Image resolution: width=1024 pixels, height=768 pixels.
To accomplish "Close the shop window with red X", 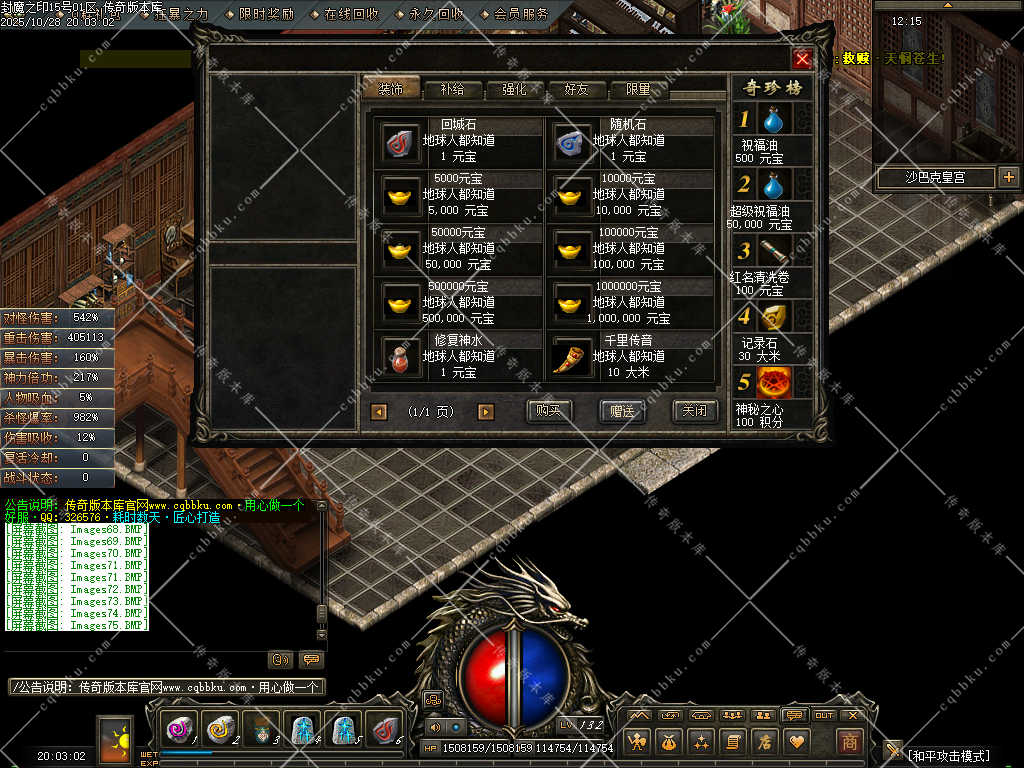I will (x=802, y=59).
